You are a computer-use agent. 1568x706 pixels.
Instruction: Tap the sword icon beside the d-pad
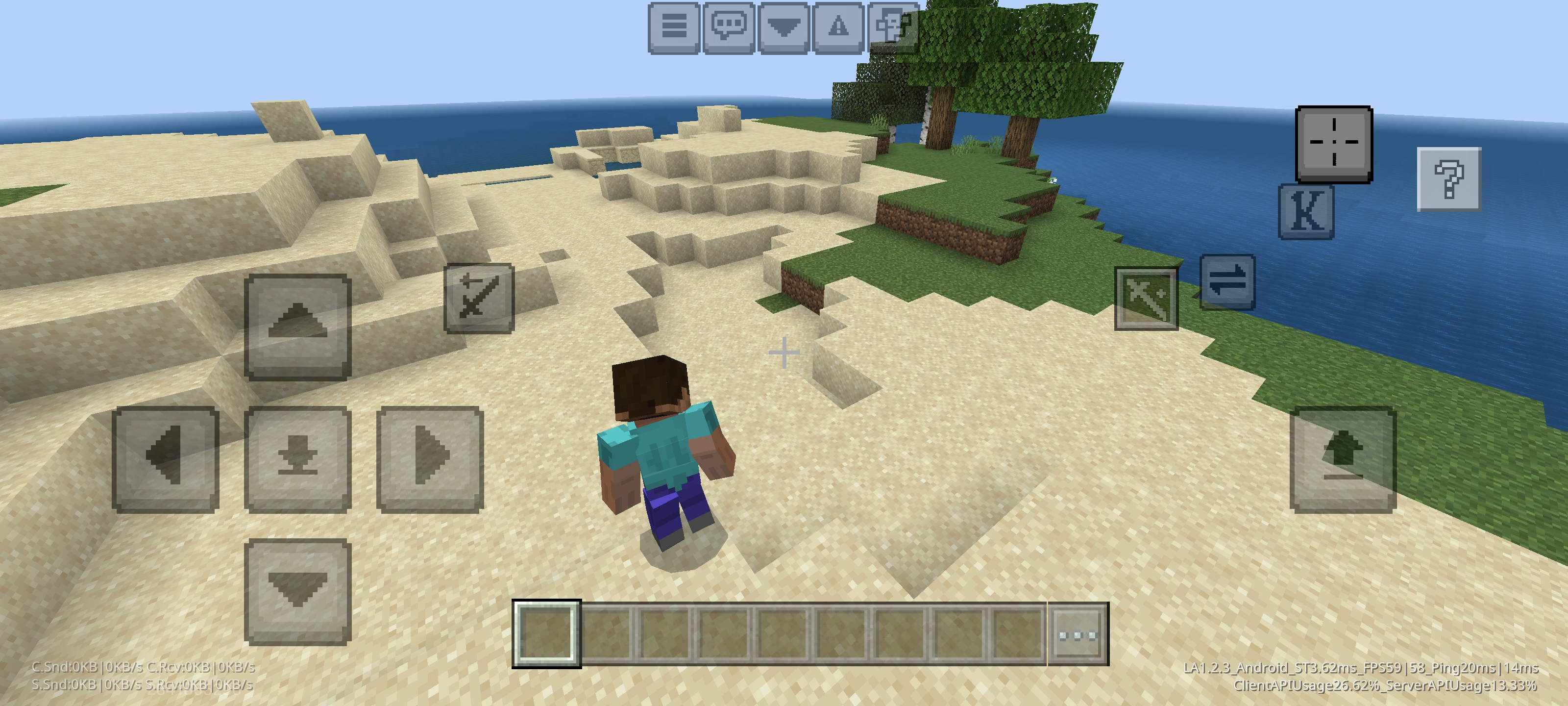pos(479,298)
